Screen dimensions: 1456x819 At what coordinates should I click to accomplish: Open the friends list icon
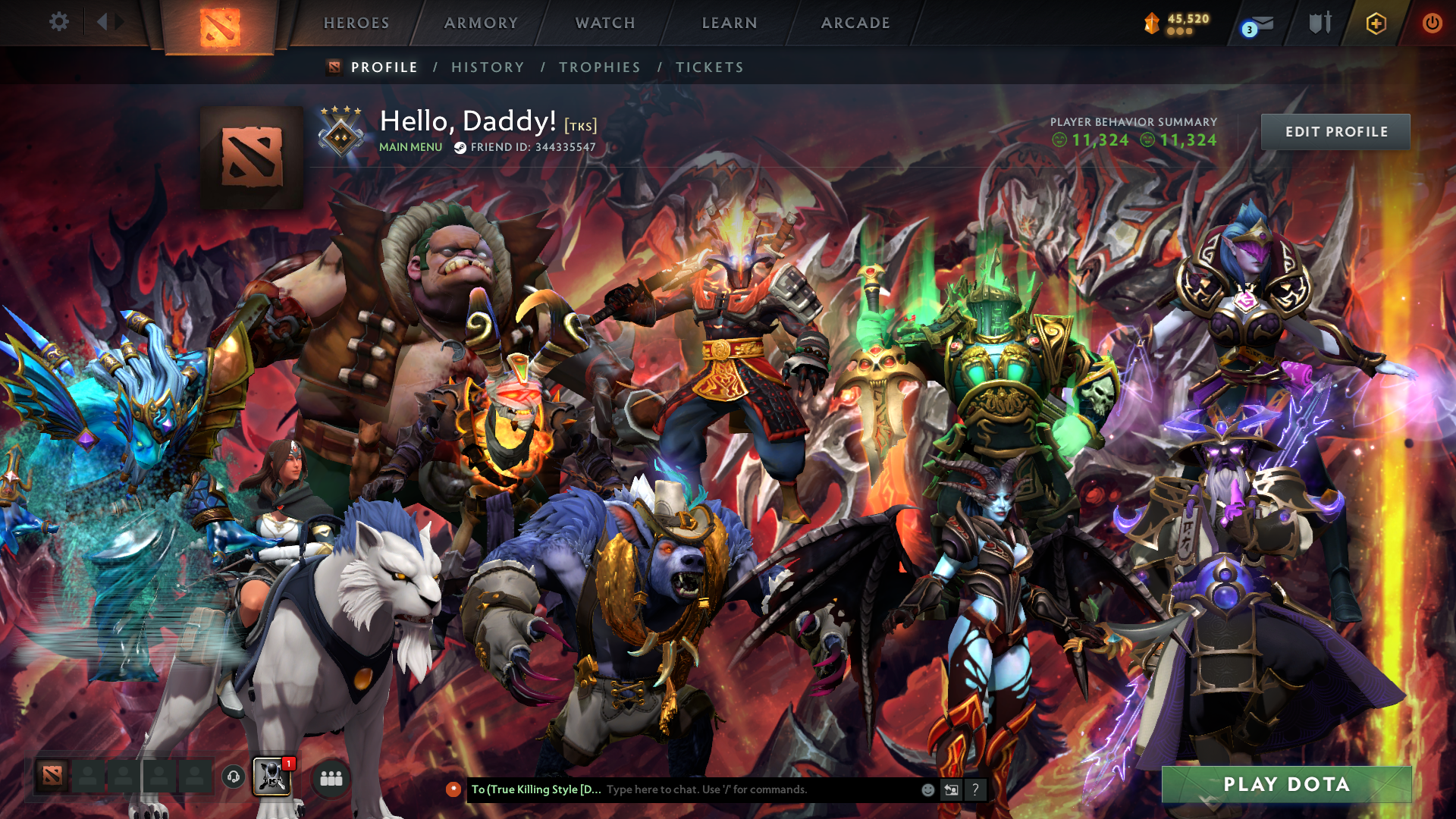(329, 777)
